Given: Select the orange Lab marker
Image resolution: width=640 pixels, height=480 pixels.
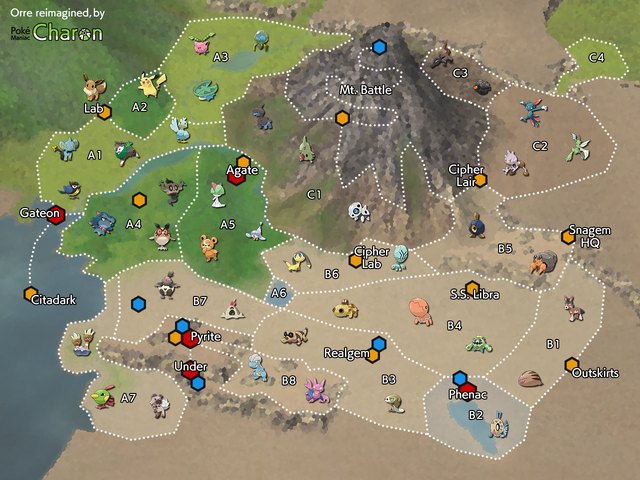Looking at the screenshot, I should (x=104, y=112).
